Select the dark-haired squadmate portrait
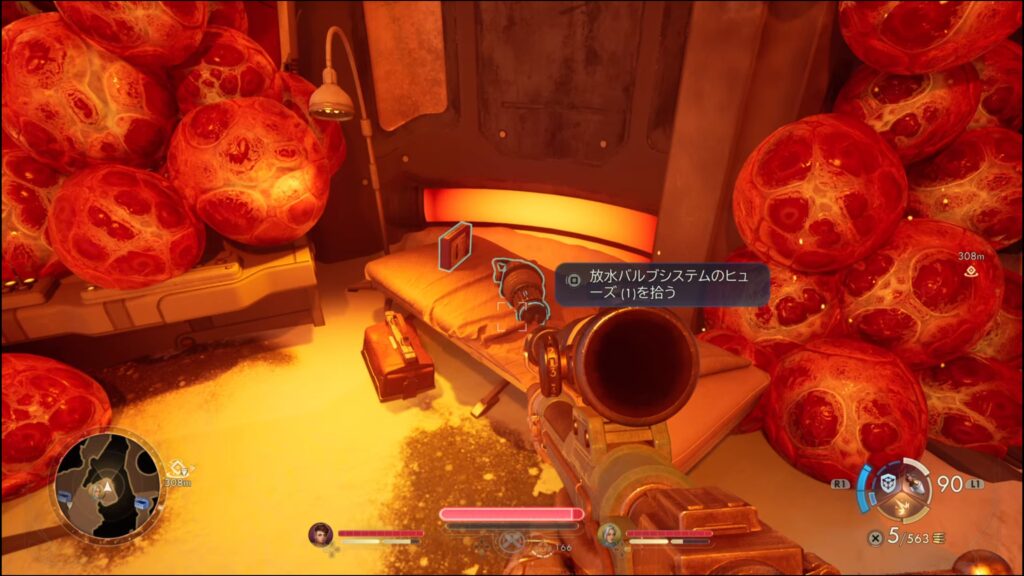This screenshot has height=576, width=1024. tap(320, 534)
